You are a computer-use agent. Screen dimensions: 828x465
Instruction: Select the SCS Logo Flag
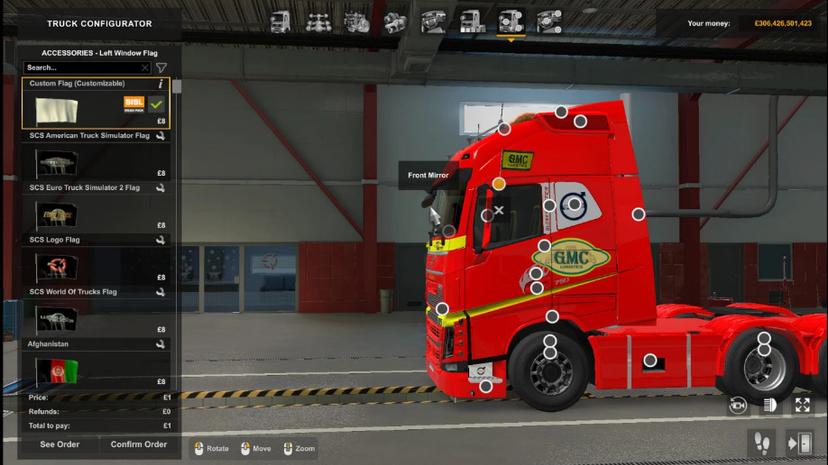pos(95,266)
